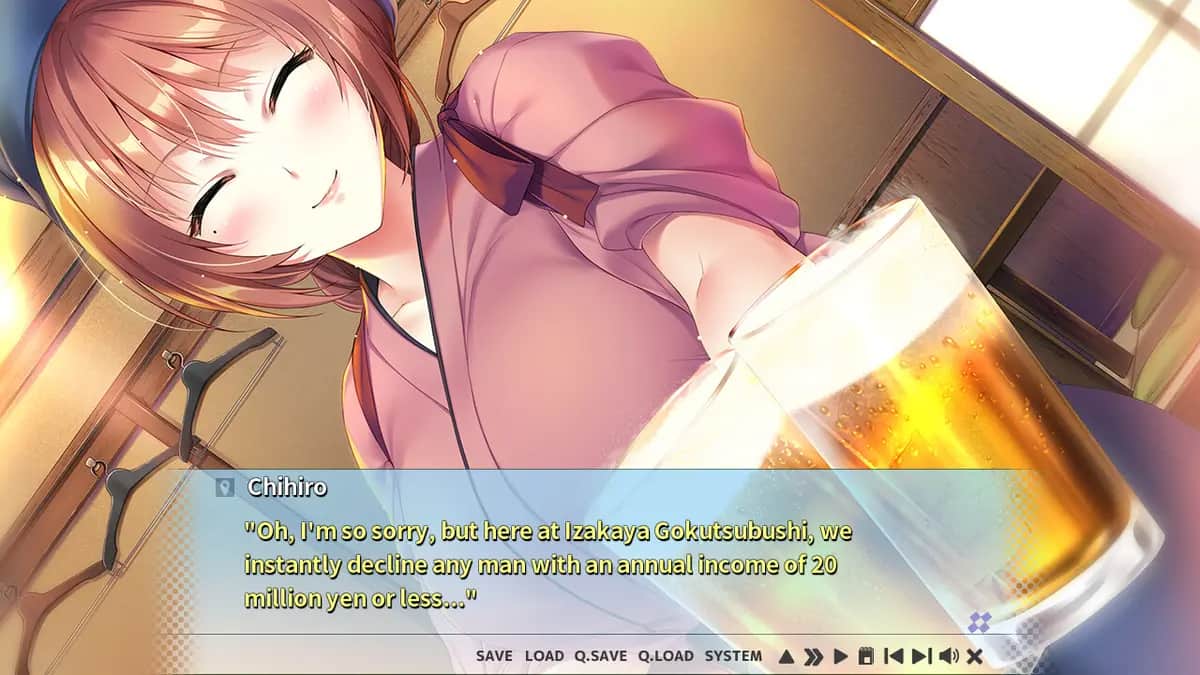This screenshot has height=675, width=1200.
Task: Open the LOAD menu
Action: tap(544, 656)
